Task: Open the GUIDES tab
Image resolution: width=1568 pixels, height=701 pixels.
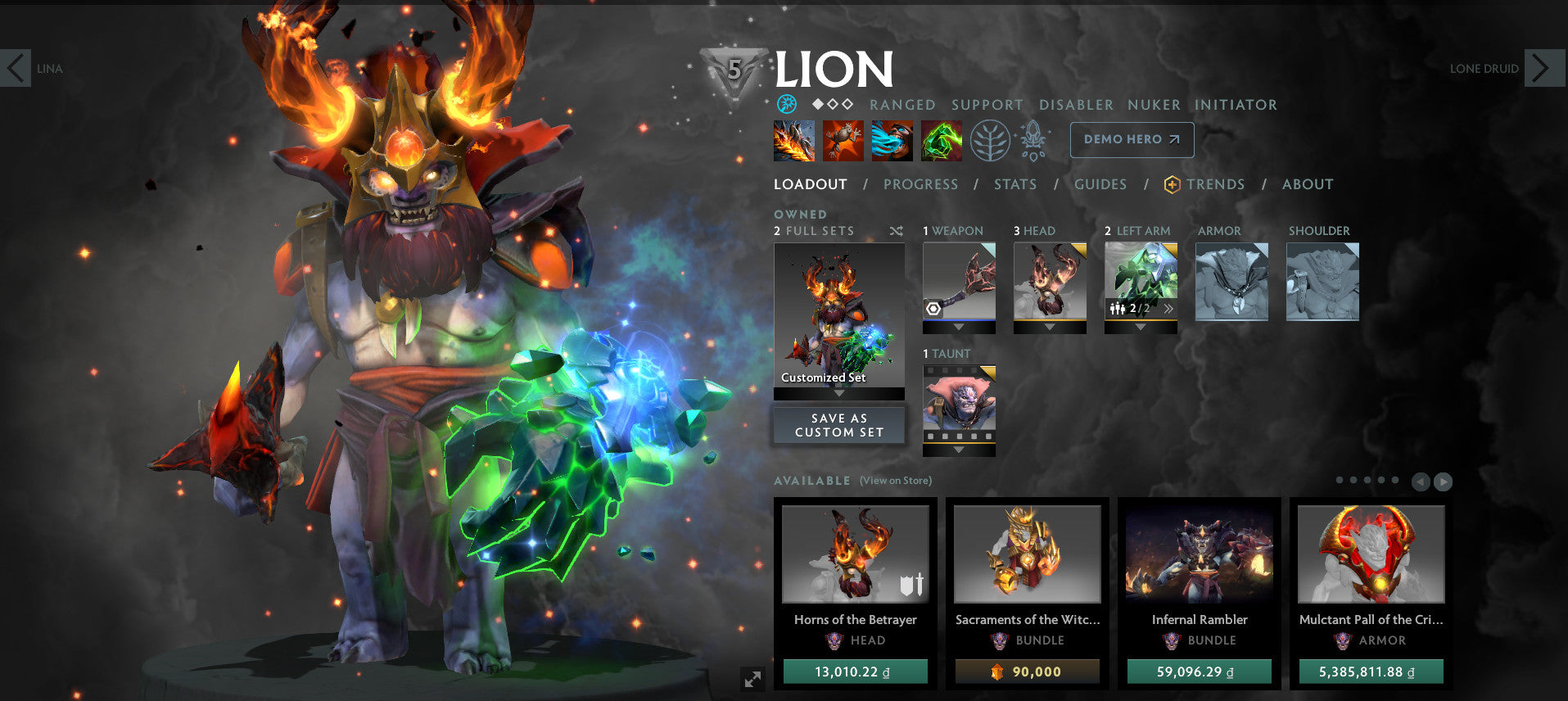Action: tap(1100, 184)
